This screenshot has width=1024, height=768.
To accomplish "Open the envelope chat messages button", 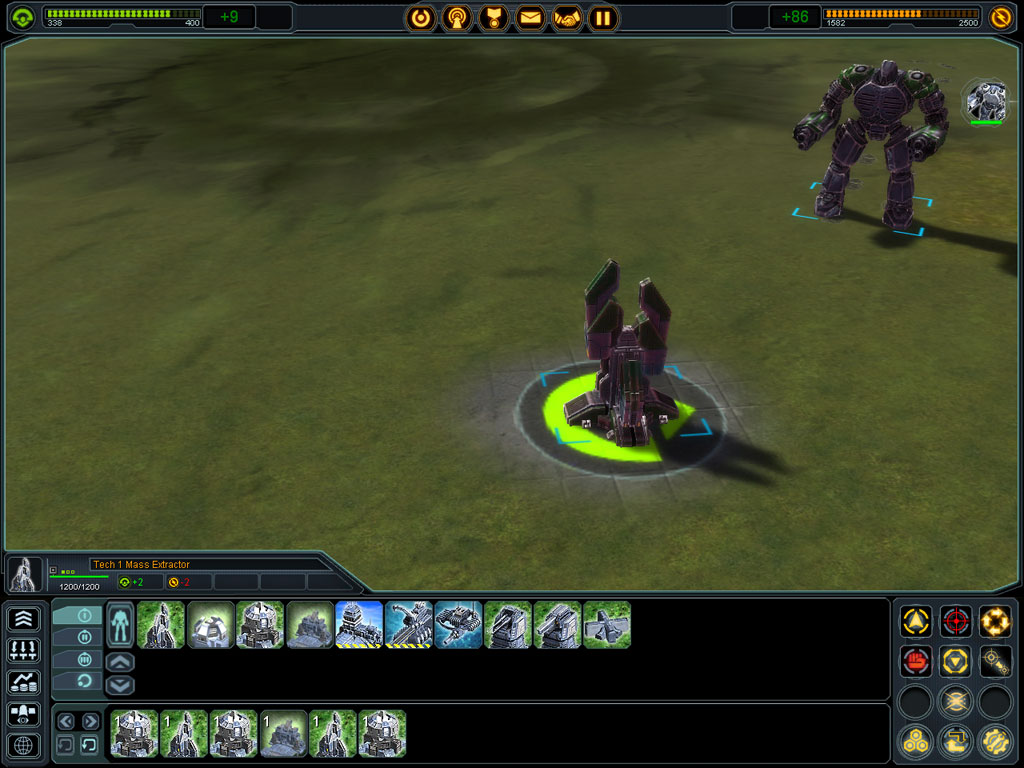I will click(x=530, y=17).
